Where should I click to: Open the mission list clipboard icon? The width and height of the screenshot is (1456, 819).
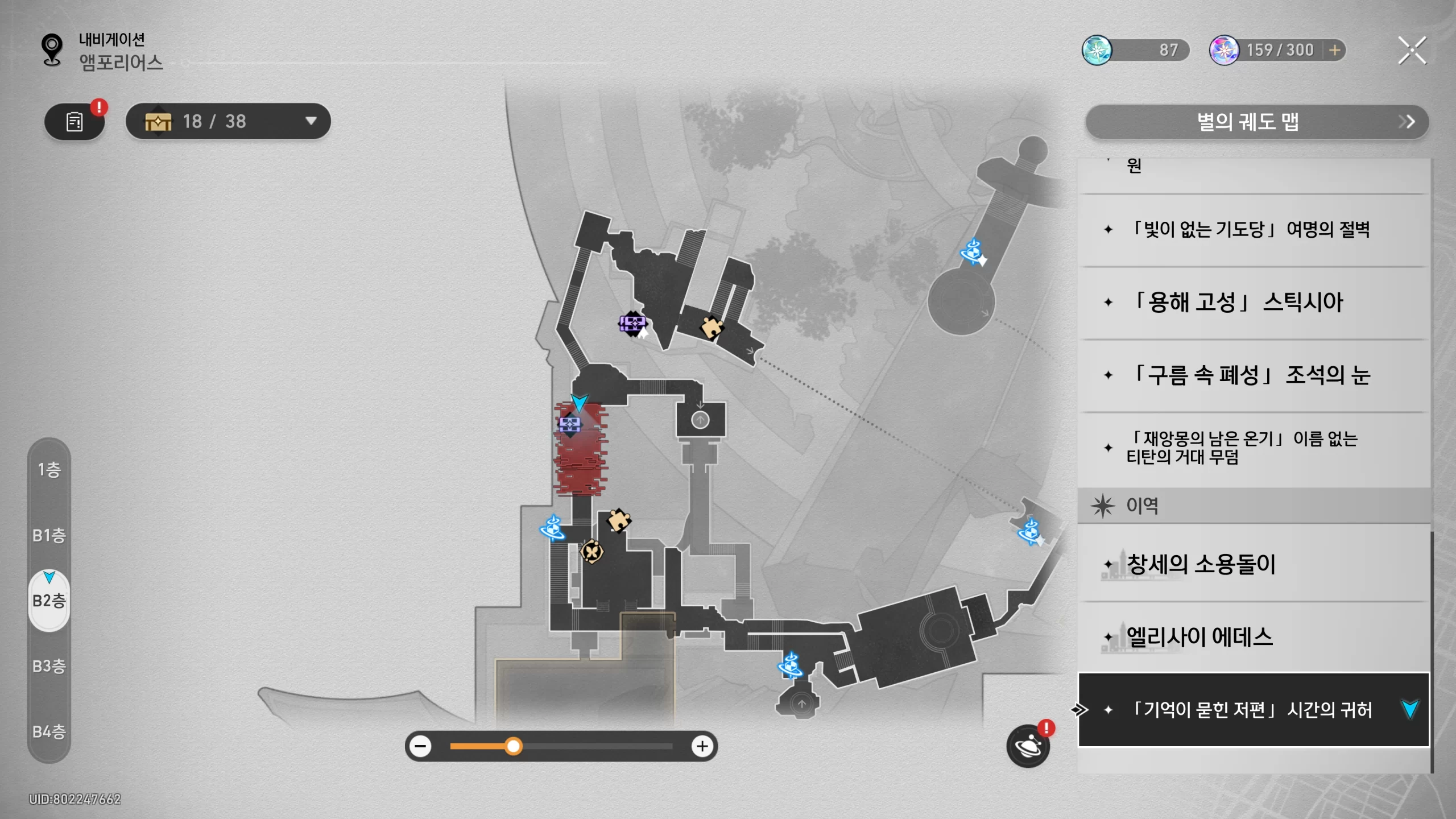[75, 122]
